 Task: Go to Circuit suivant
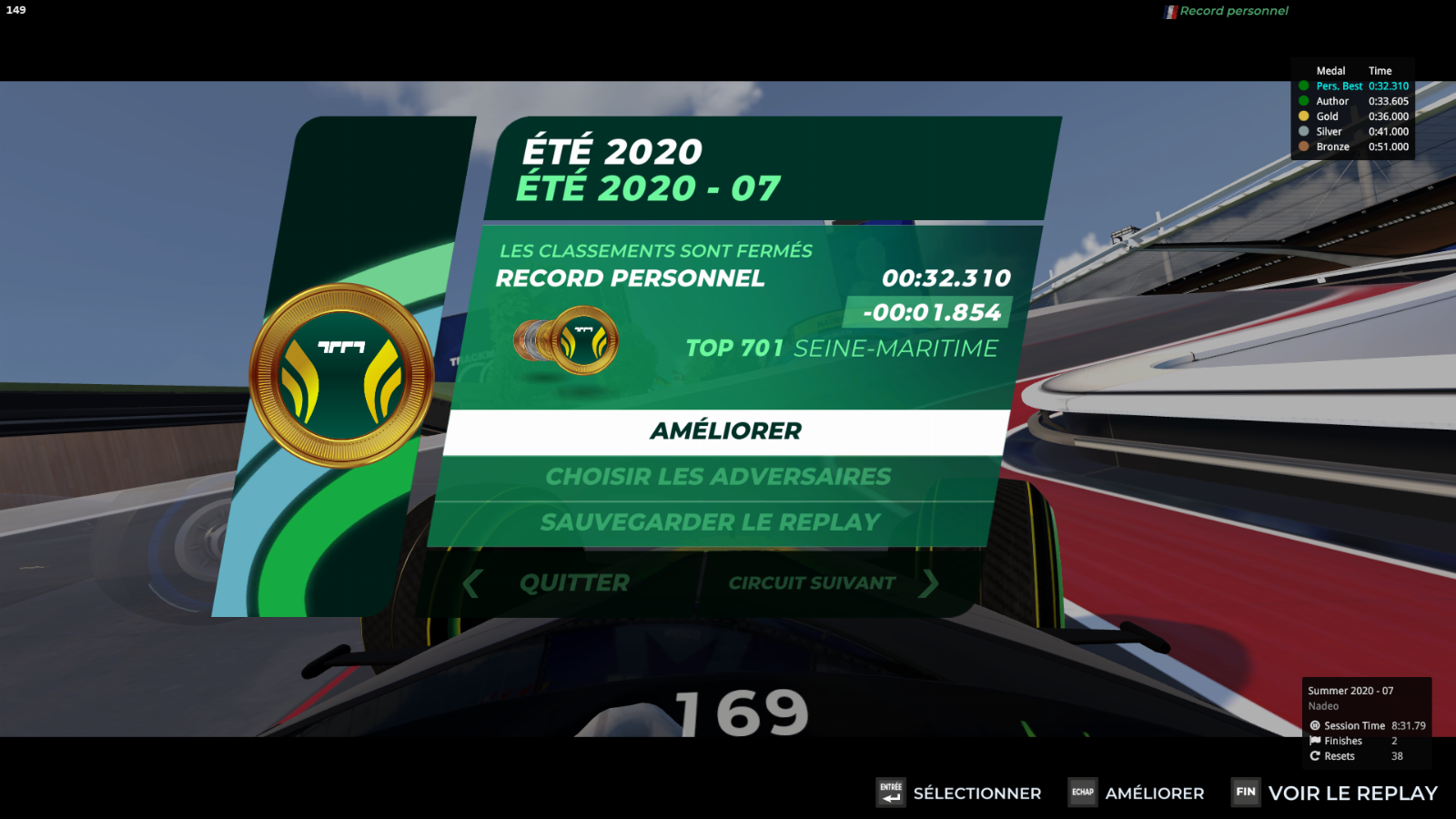[813, 583]
